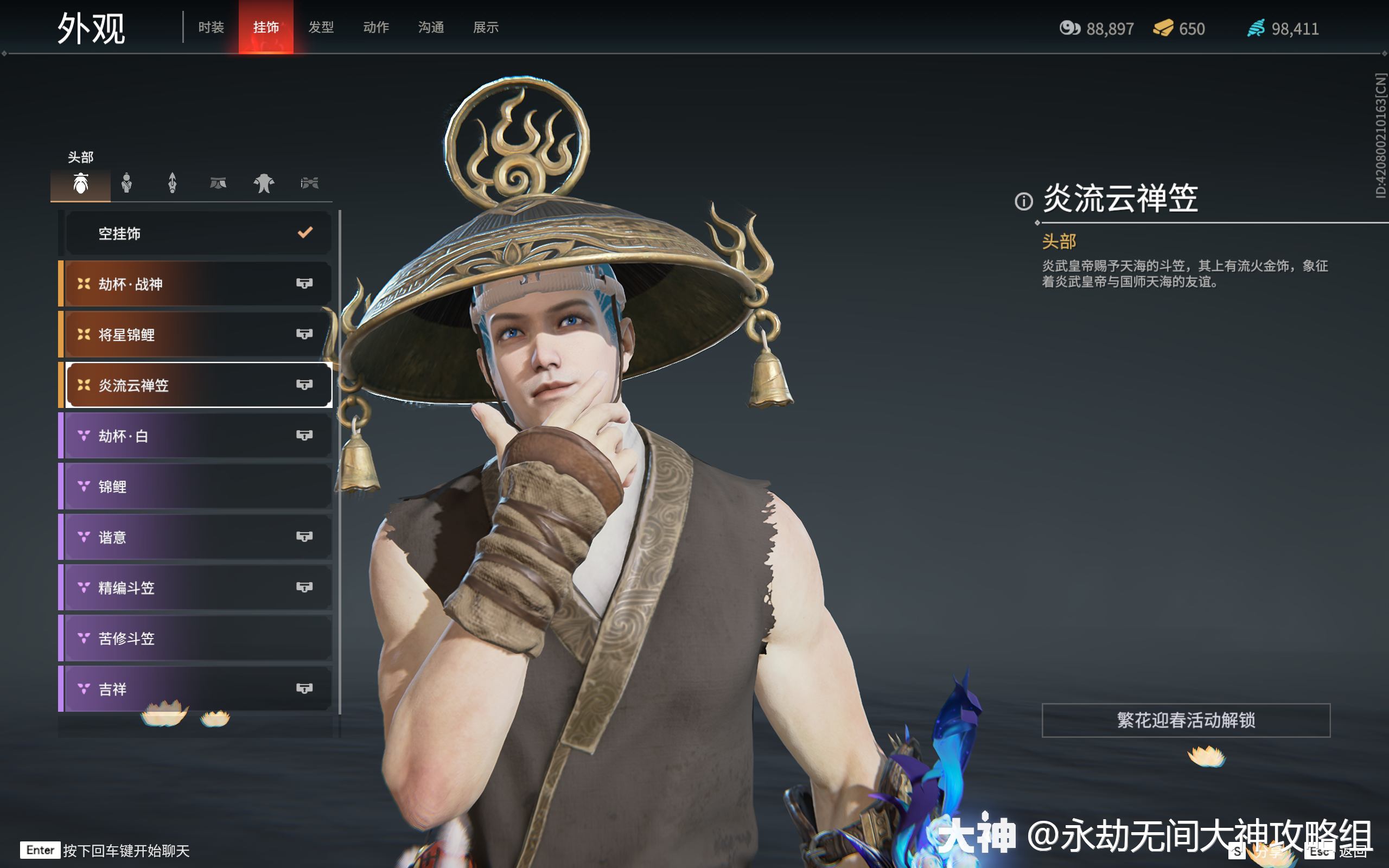The image size is (1389, 868).
Task: Toggle the preview icon on 劫杯·战神 row
Action: [305, 283]
